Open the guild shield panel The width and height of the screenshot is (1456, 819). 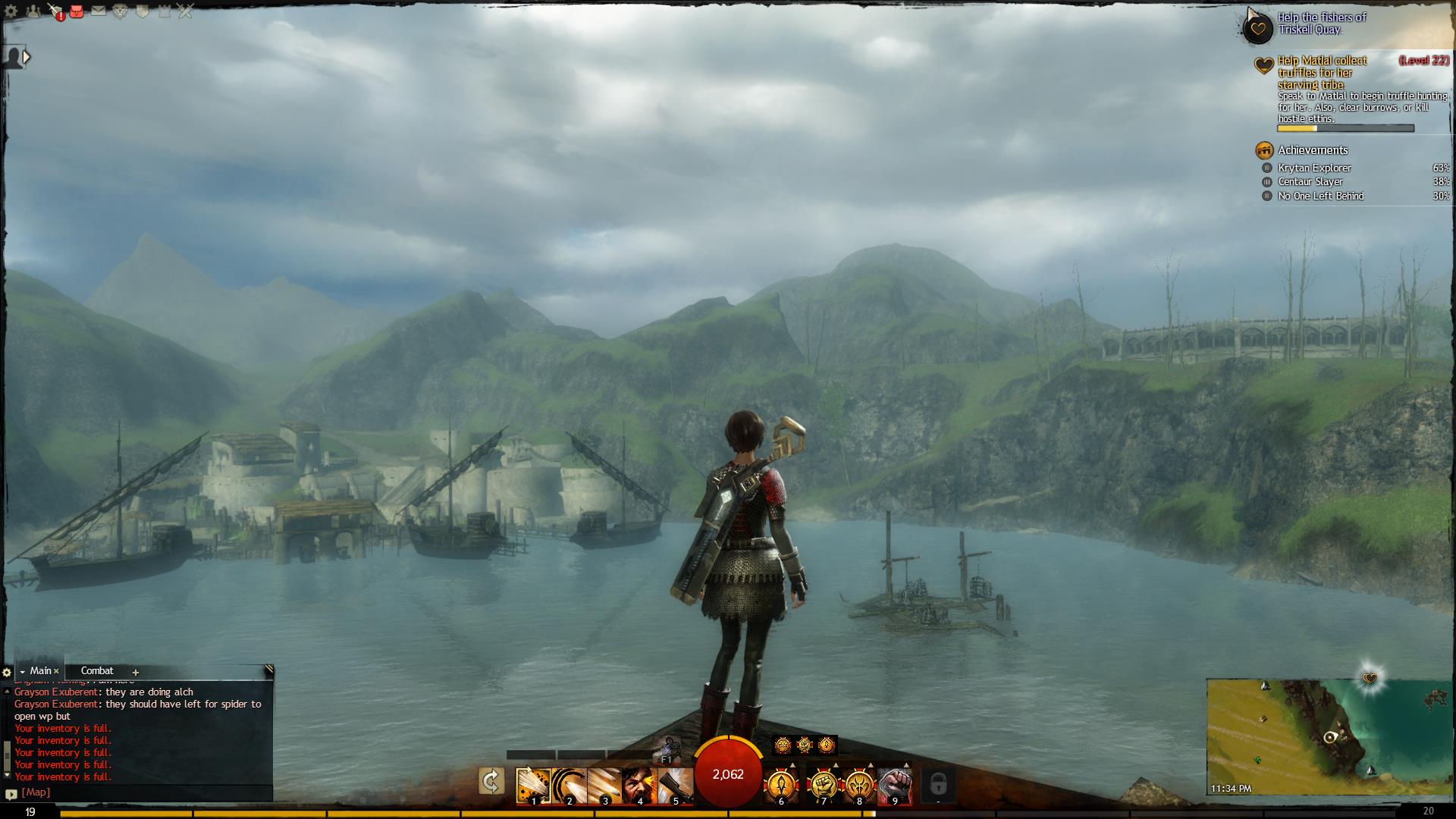point(142,11)
